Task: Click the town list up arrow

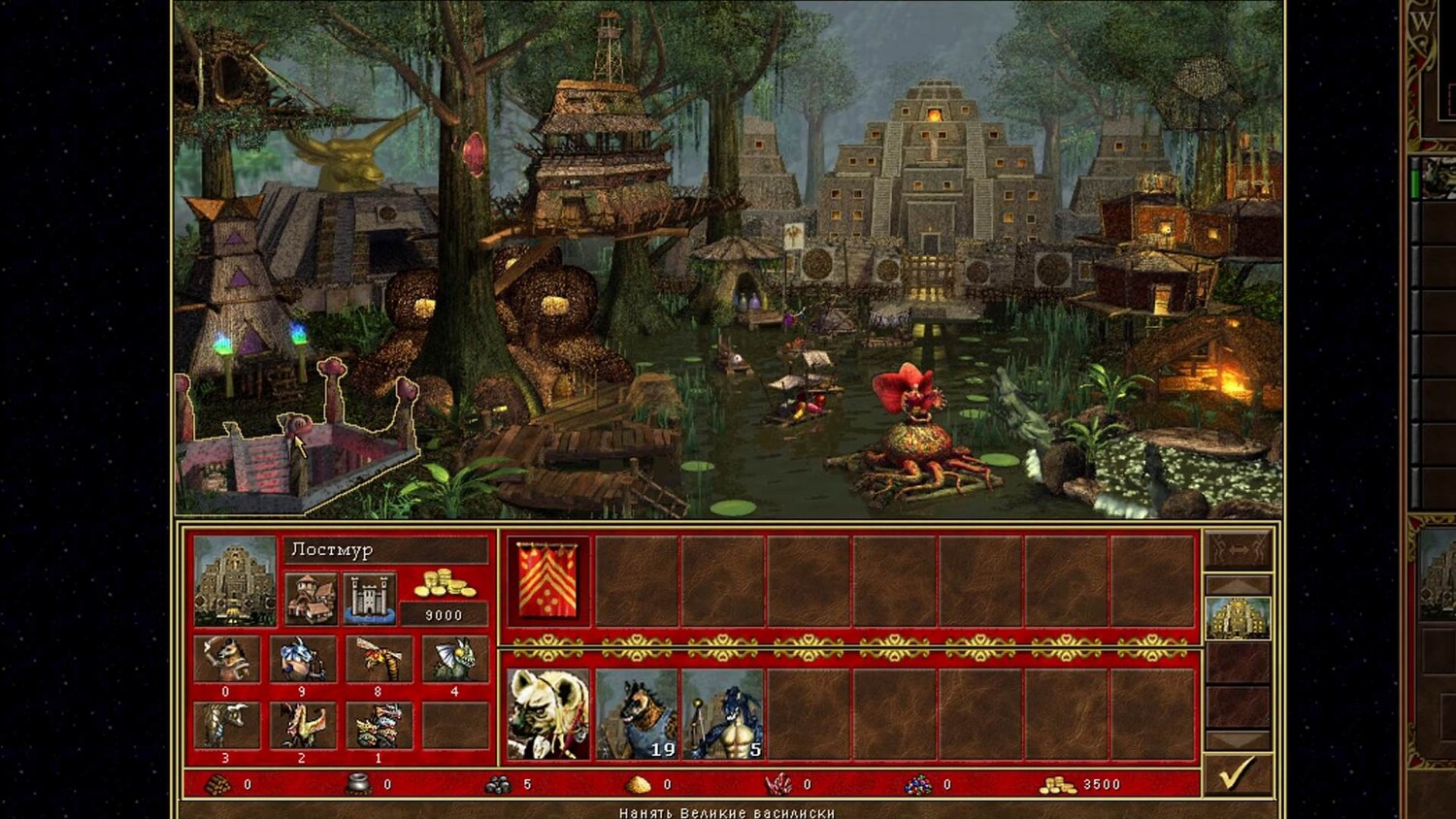Action: tap(1237, 585)
